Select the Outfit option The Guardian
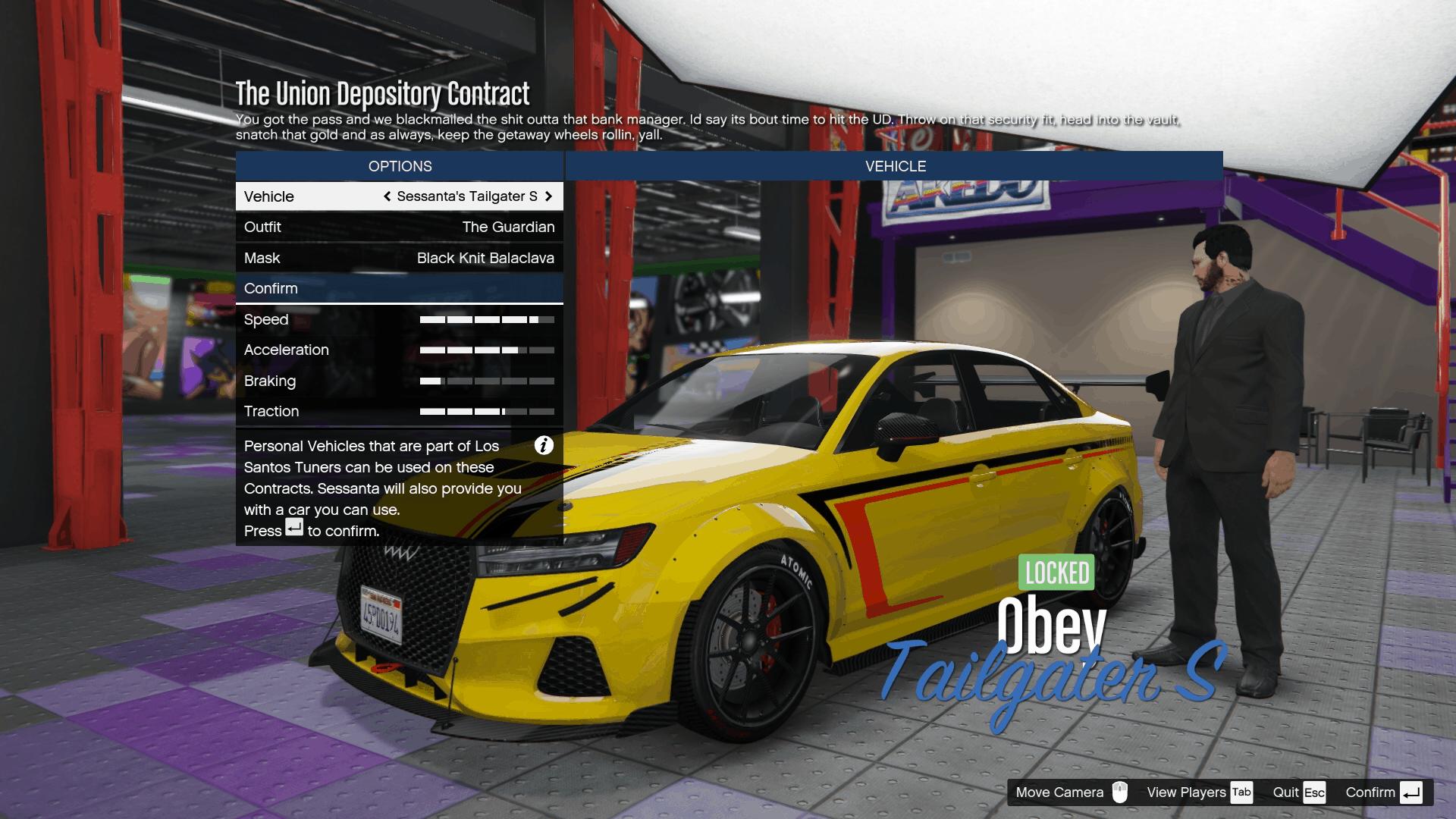Image resolution: width=1456 pixels, height=819 pixels. (399, 227)
